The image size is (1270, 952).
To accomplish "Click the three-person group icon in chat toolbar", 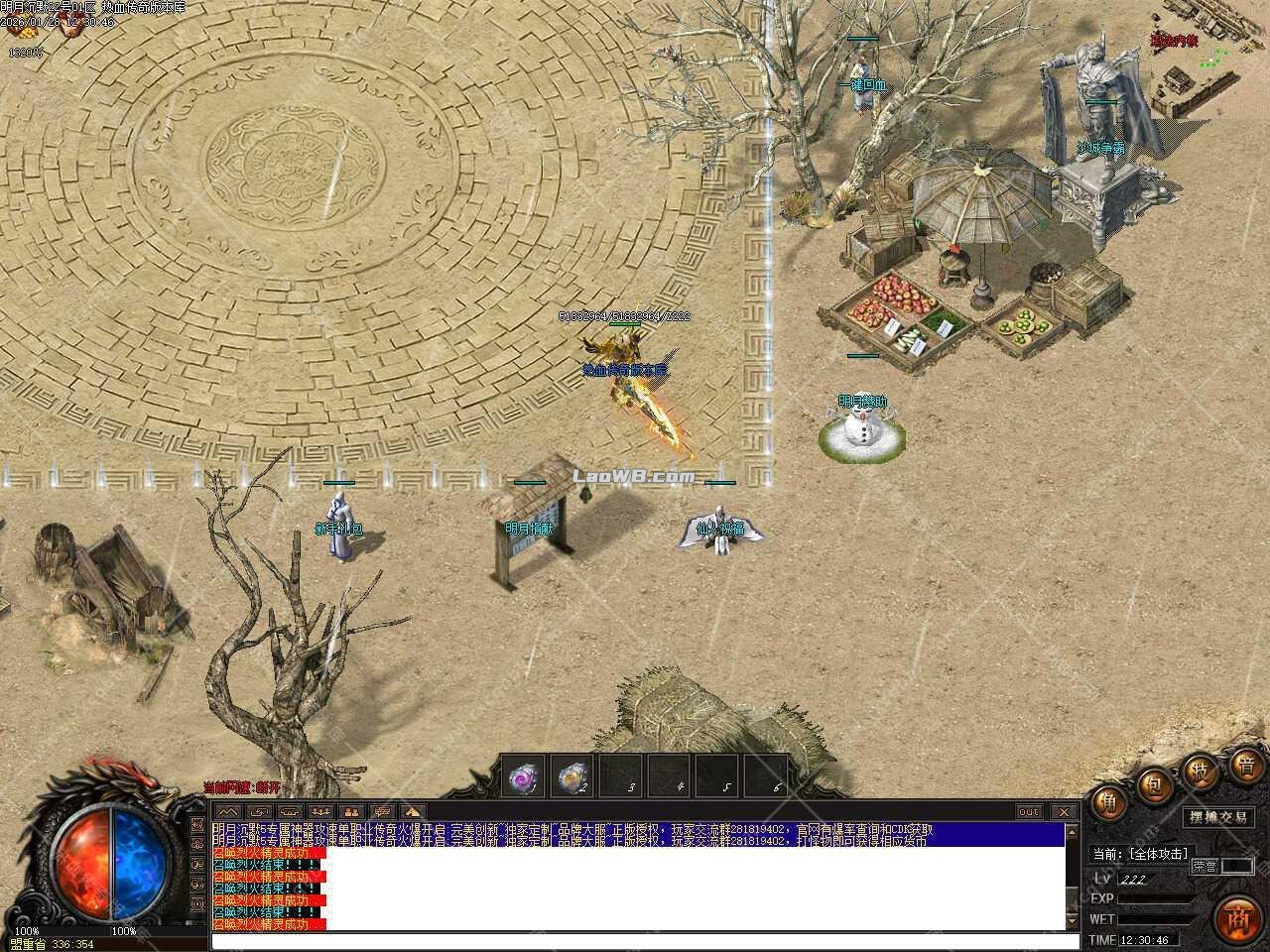I will [x=319, y=811].
